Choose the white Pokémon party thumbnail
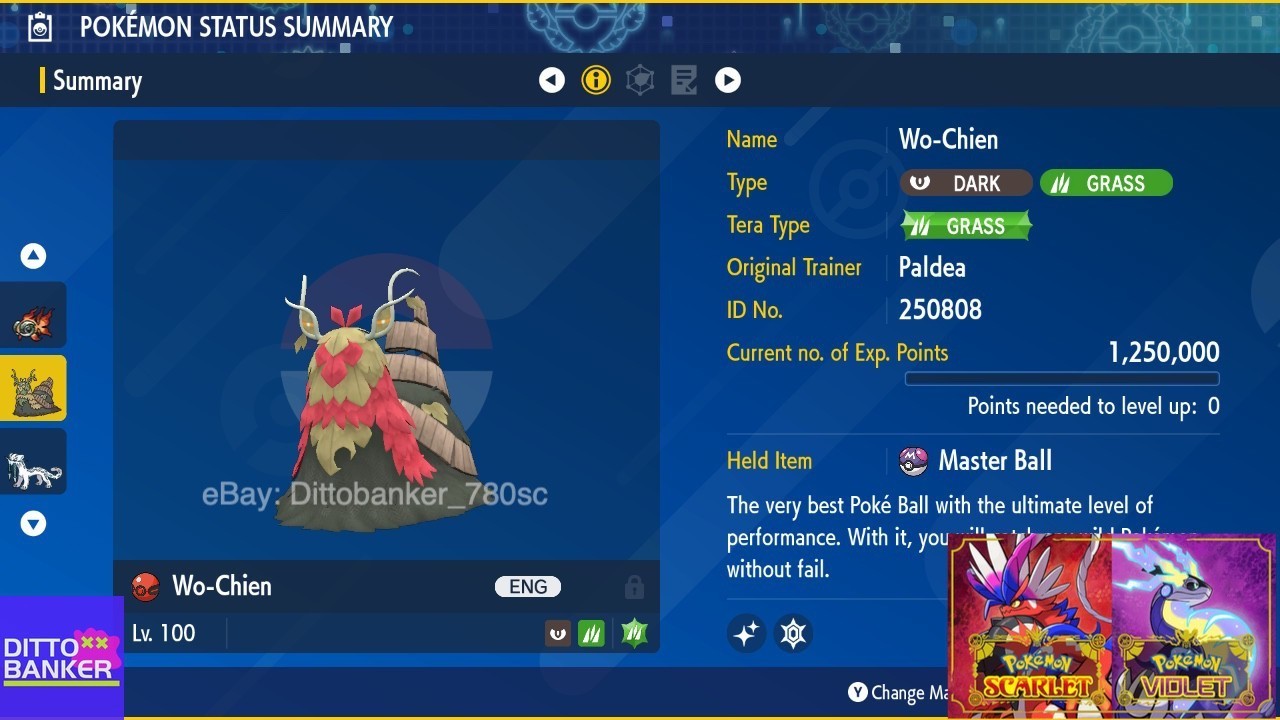 pos(33,462)
